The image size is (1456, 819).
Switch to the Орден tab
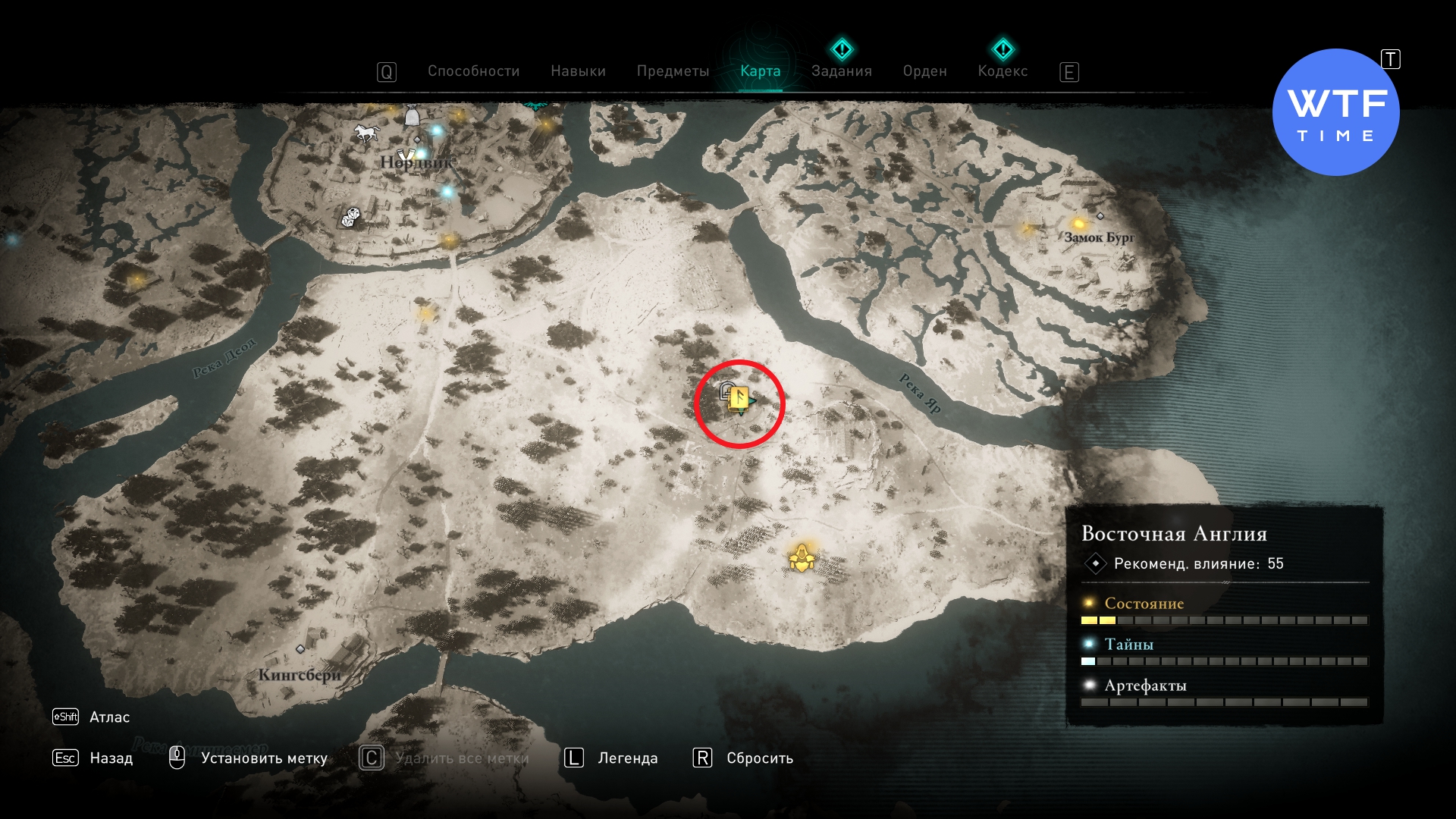[x=924, y=71]
